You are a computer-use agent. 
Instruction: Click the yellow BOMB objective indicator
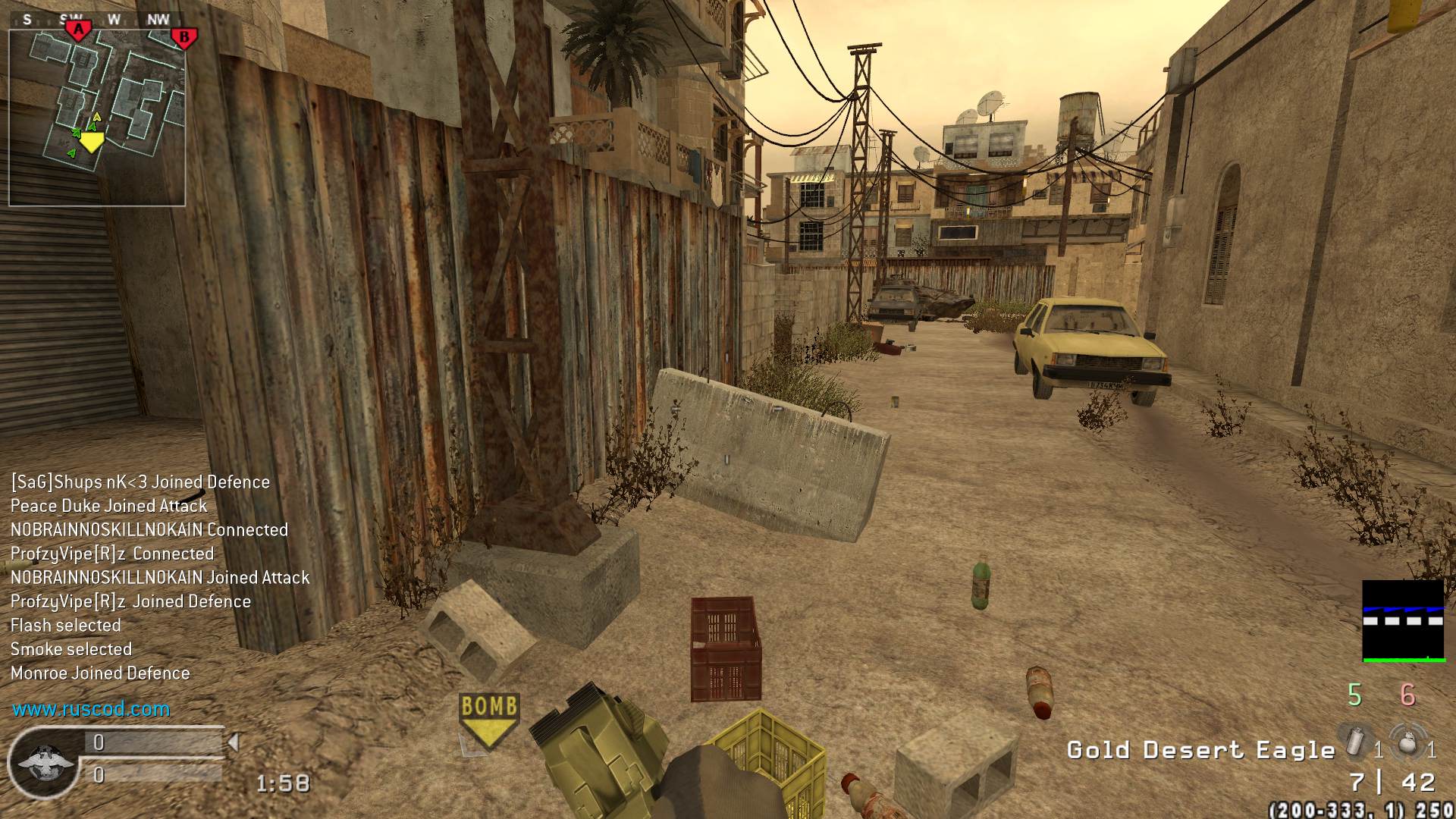tap(489, 717)
